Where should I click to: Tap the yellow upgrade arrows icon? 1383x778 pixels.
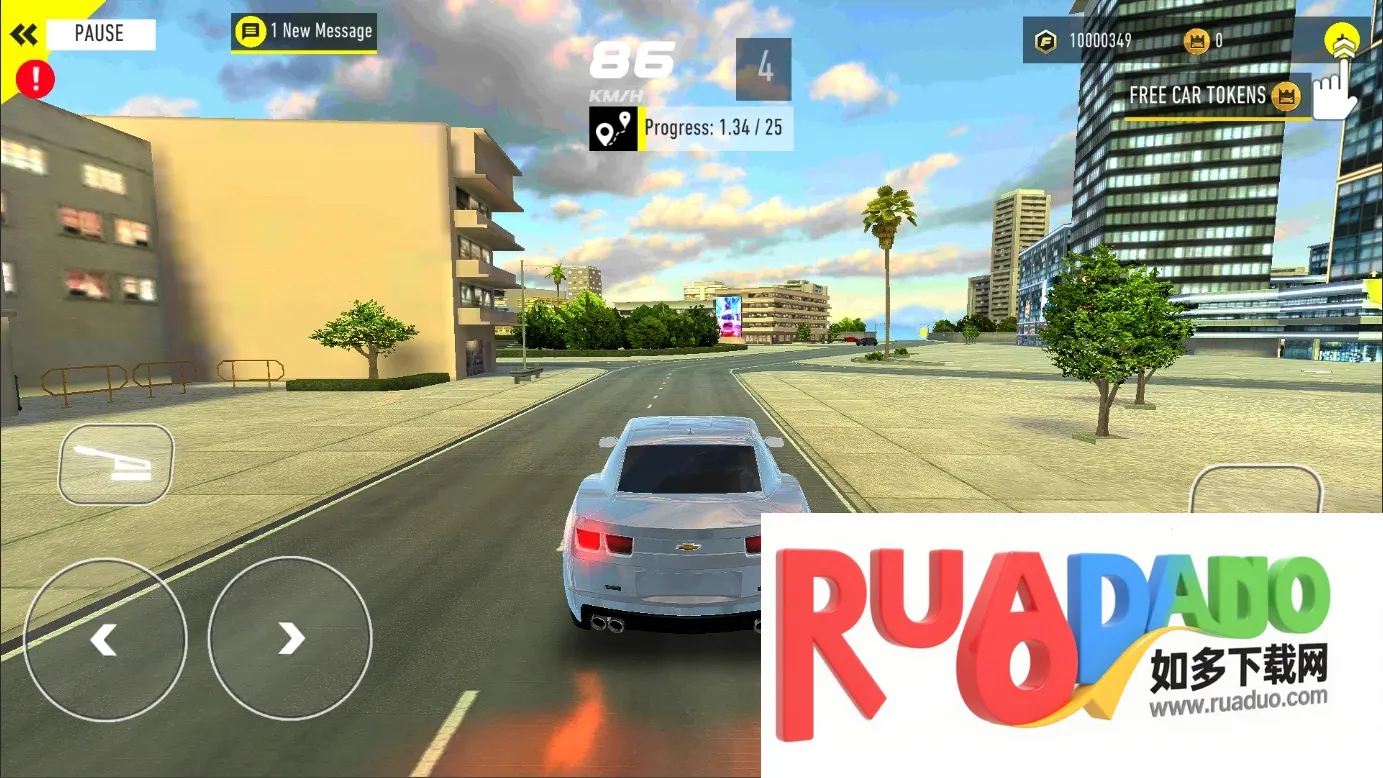coord(1342,42)
